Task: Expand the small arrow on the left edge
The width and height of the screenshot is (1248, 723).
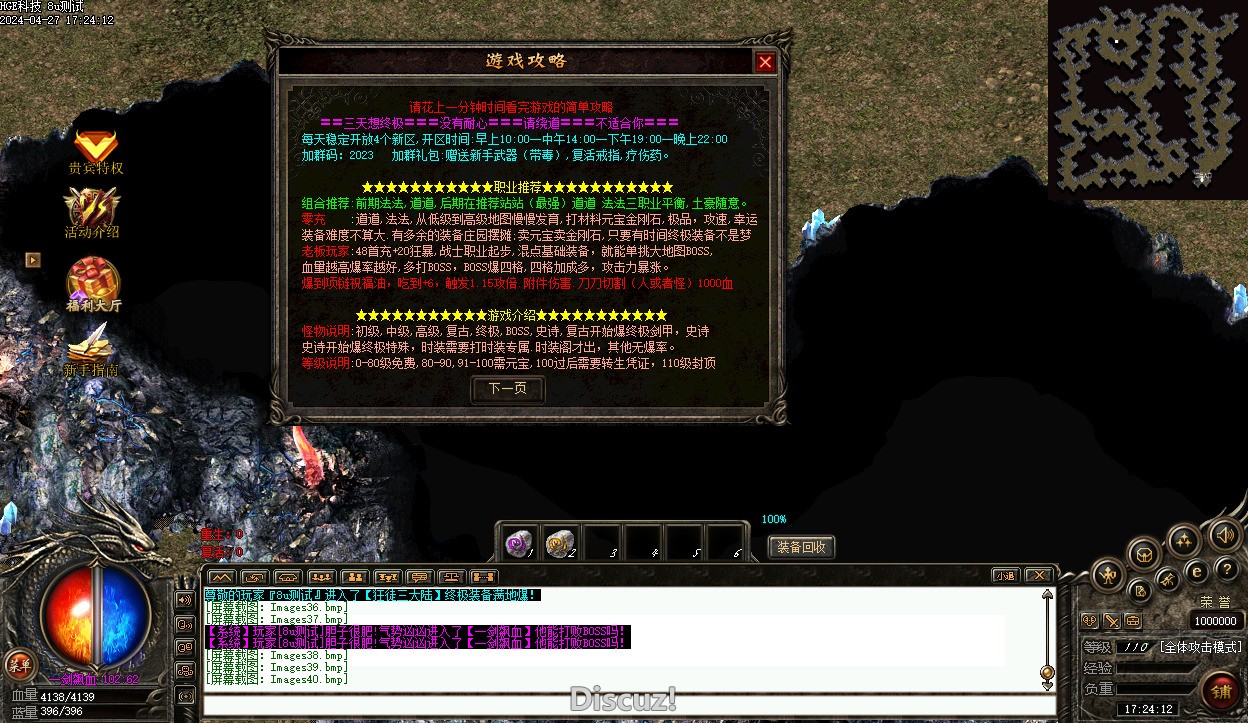Action: click(x=33, y=259)
